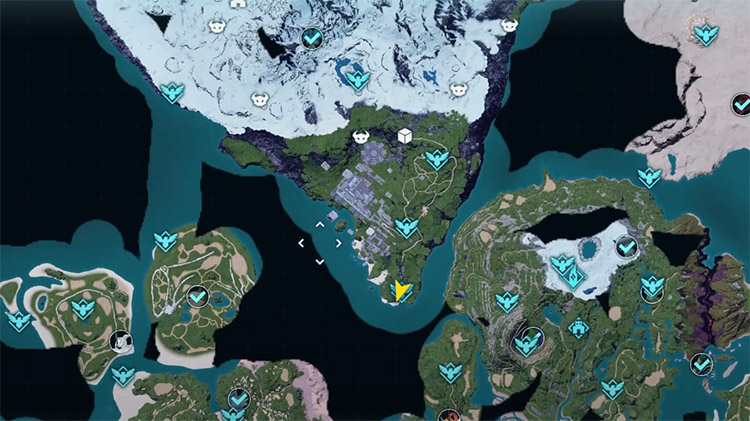This screenshot has height=421, width=750.
Task: Choose the fast travel marker on the western snowy coast
Action: 173,93
